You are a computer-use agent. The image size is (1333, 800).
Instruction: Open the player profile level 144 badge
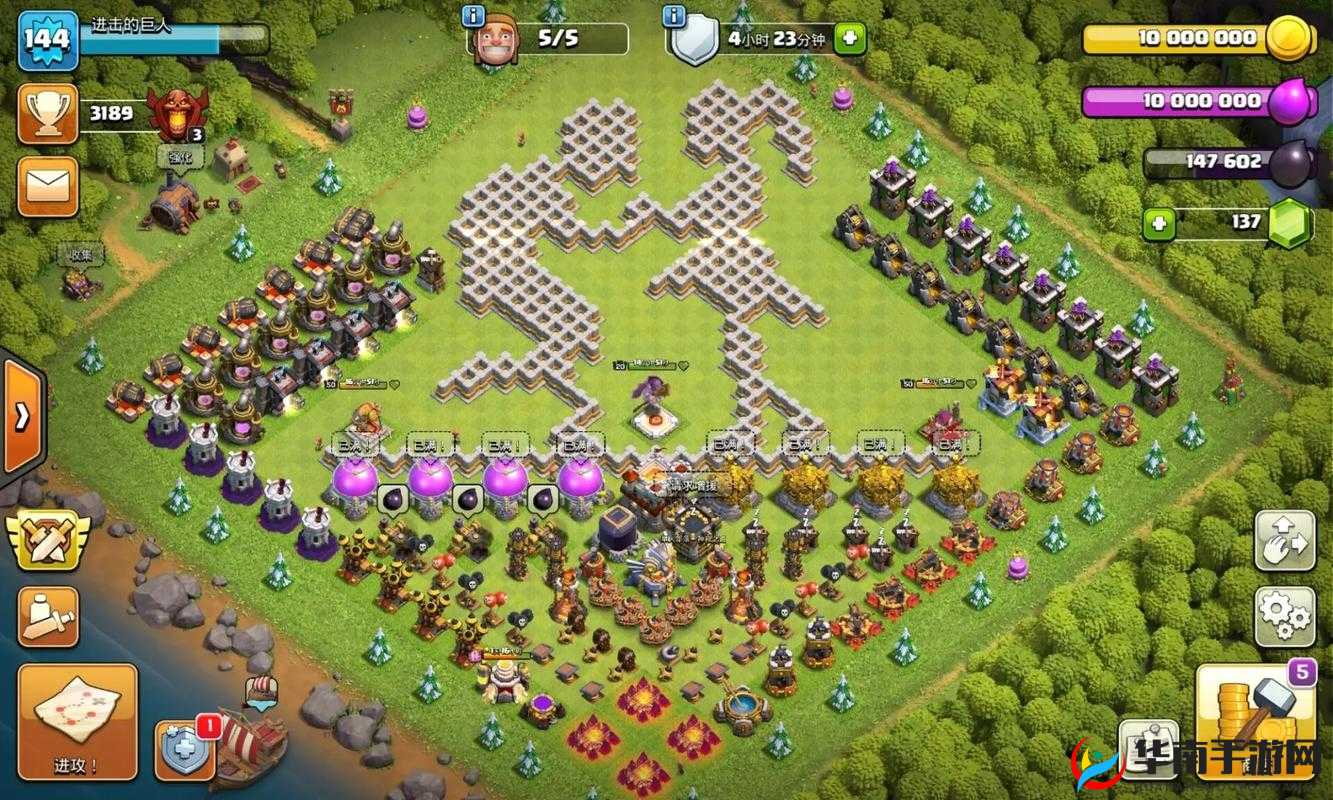point(47,39)
